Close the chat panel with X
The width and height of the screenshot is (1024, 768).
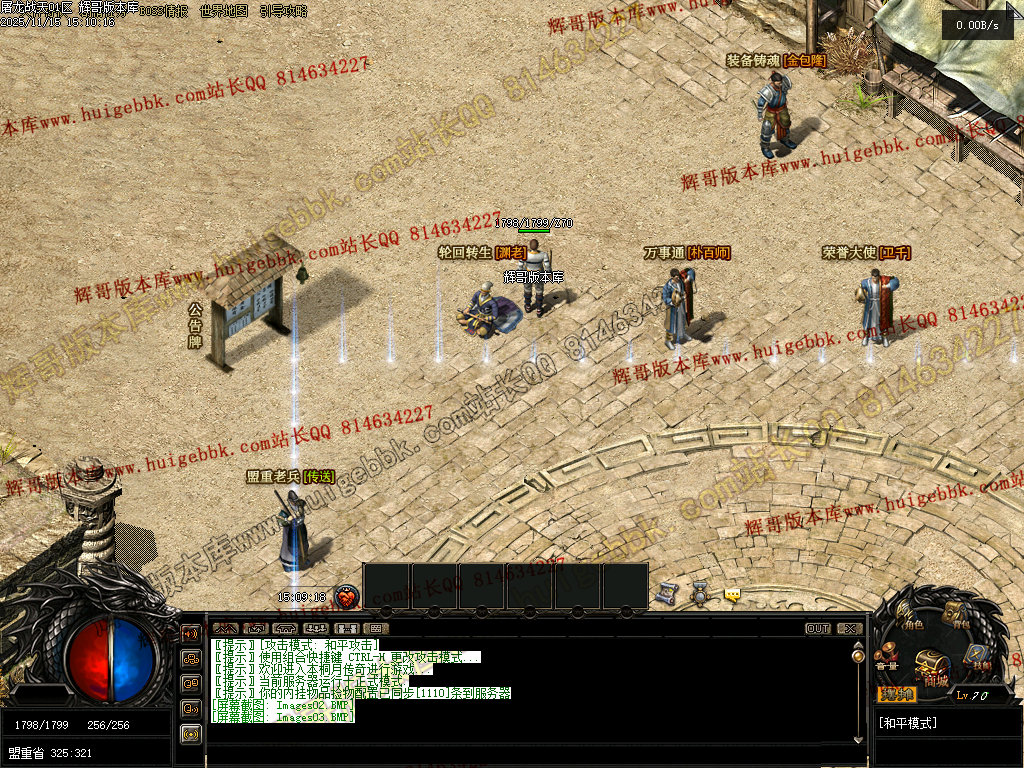pos(849,628)
